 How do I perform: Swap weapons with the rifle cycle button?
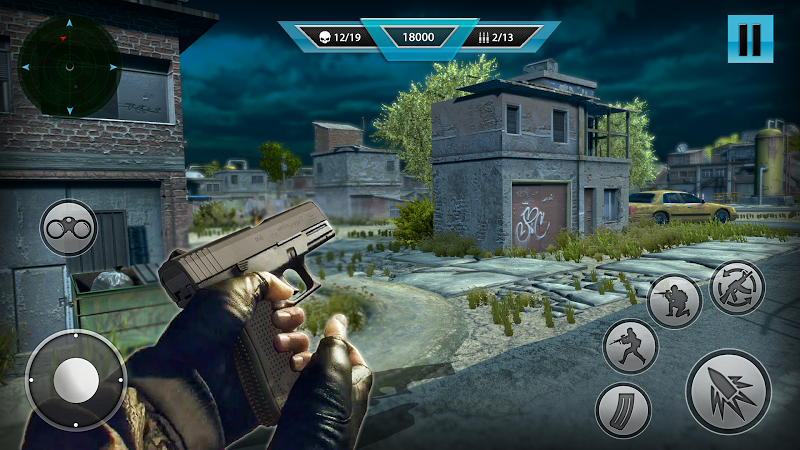click(x=737, y=288)
